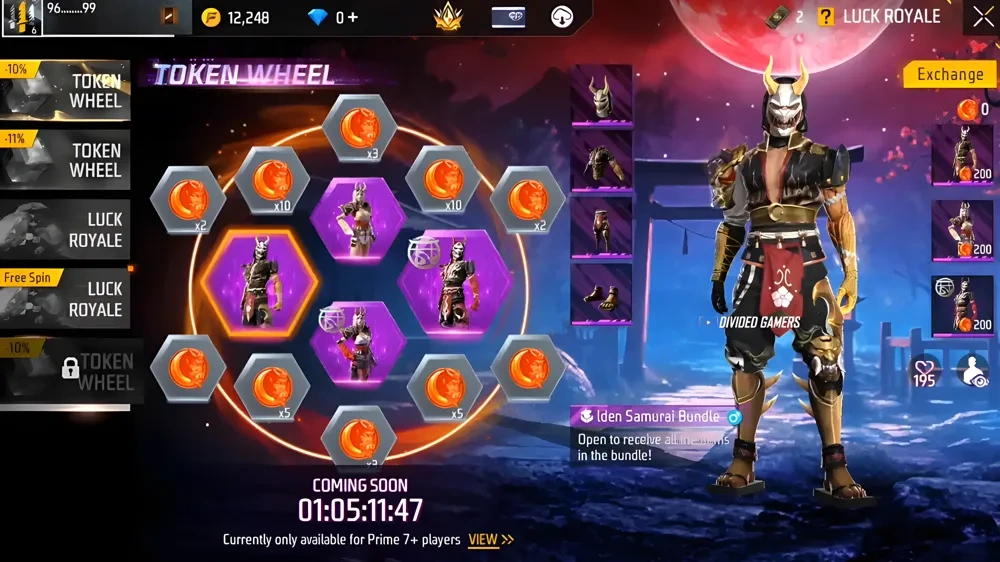Open the Exchange shop
The image size is (1000, 562).
pyautogui.click(x=949, y=74)
